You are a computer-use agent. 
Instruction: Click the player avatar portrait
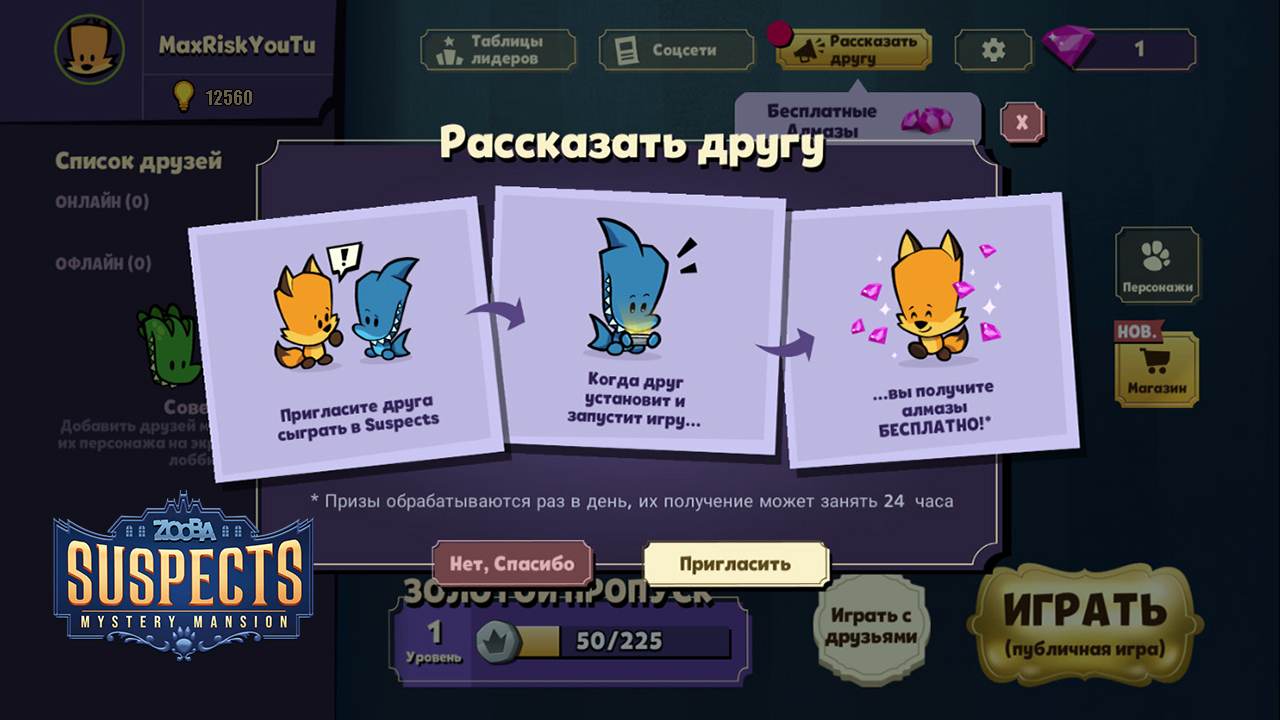pos(88,48)
